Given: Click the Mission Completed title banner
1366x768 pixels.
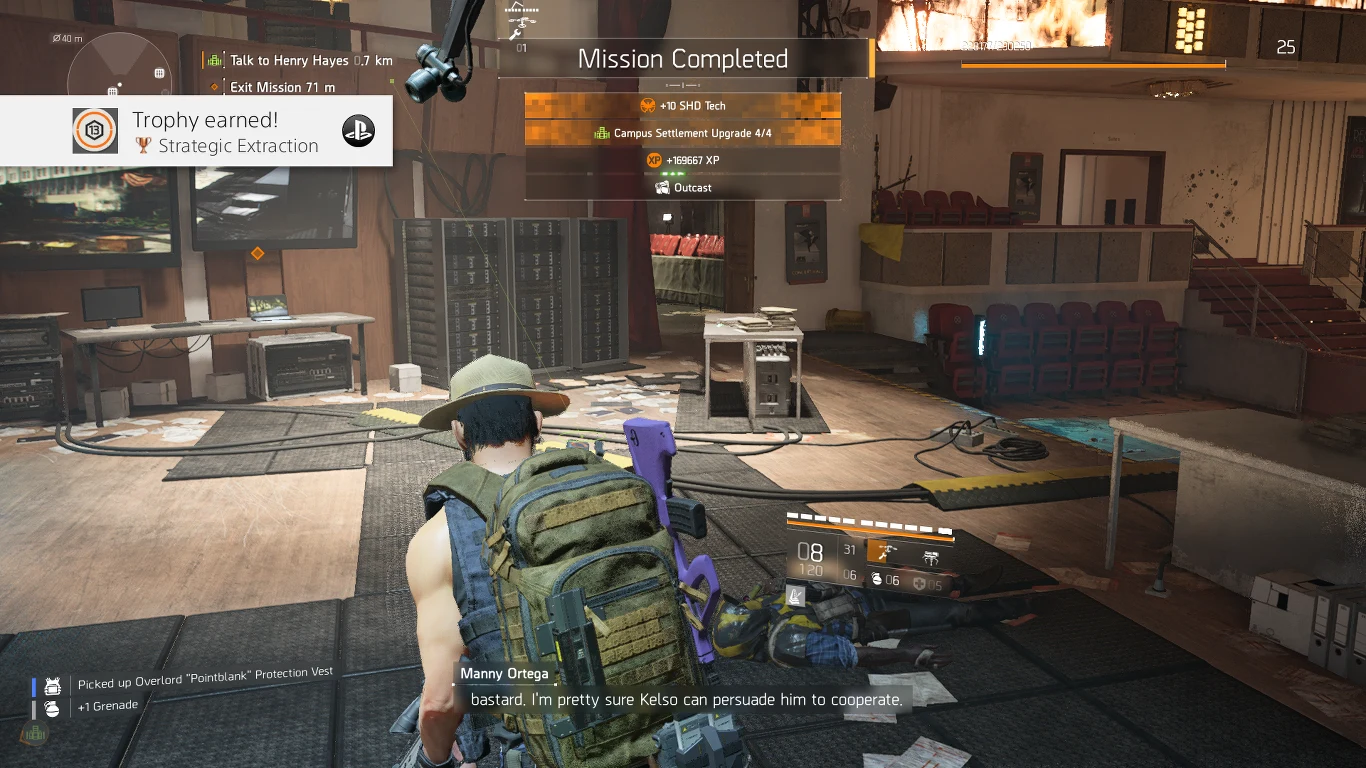Looking at the screenshot, I should point(683,58).
